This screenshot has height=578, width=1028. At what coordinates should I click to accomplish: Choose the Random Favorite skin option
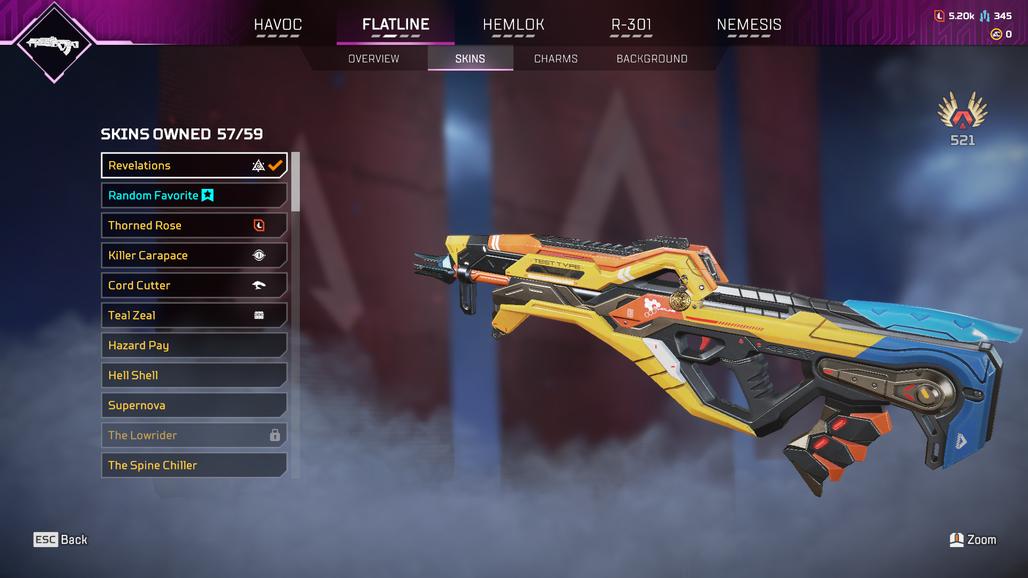pos(194,196)
